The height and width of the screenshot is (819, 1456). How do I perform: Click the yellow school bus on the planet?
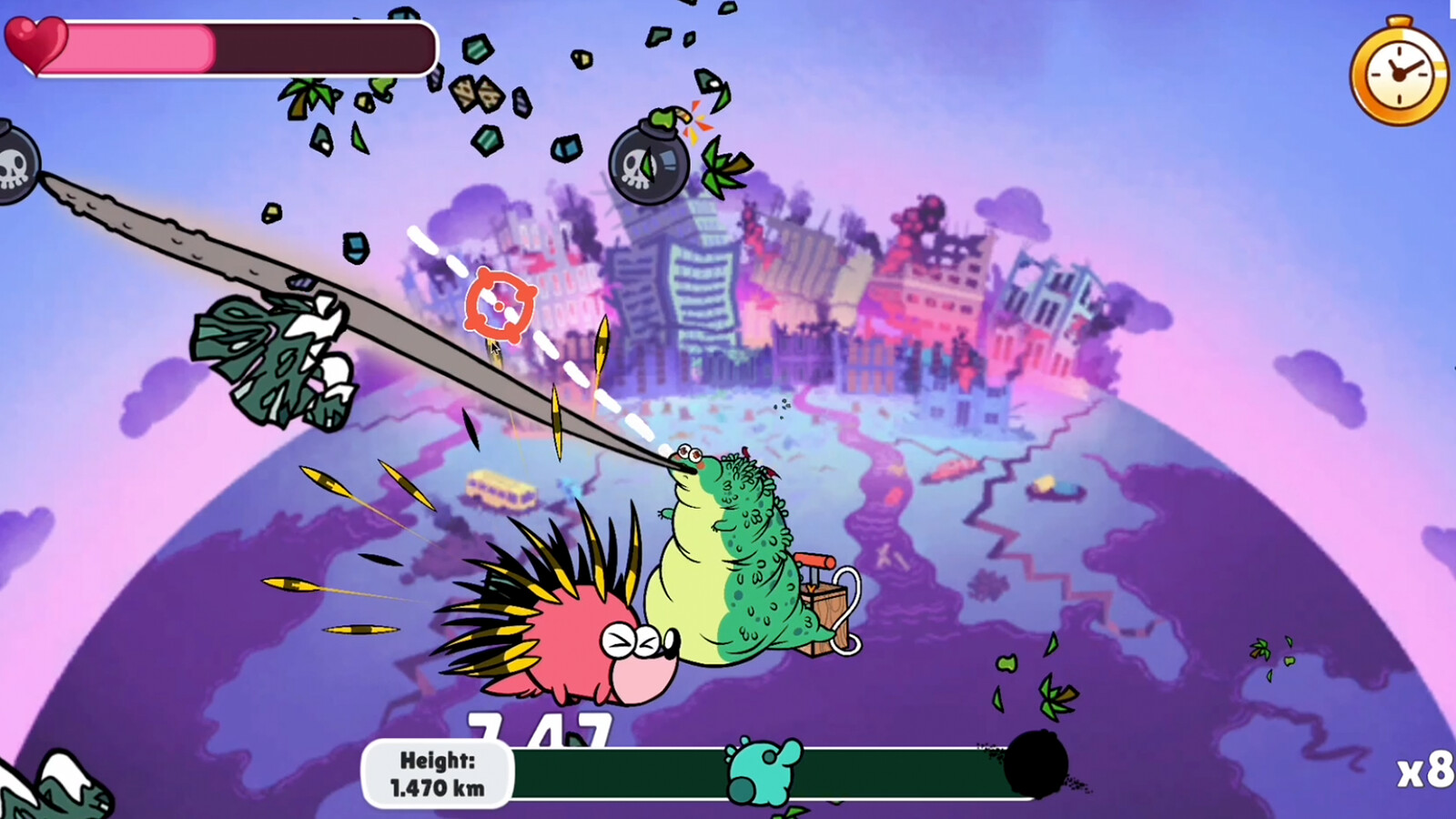pos(501,491)
